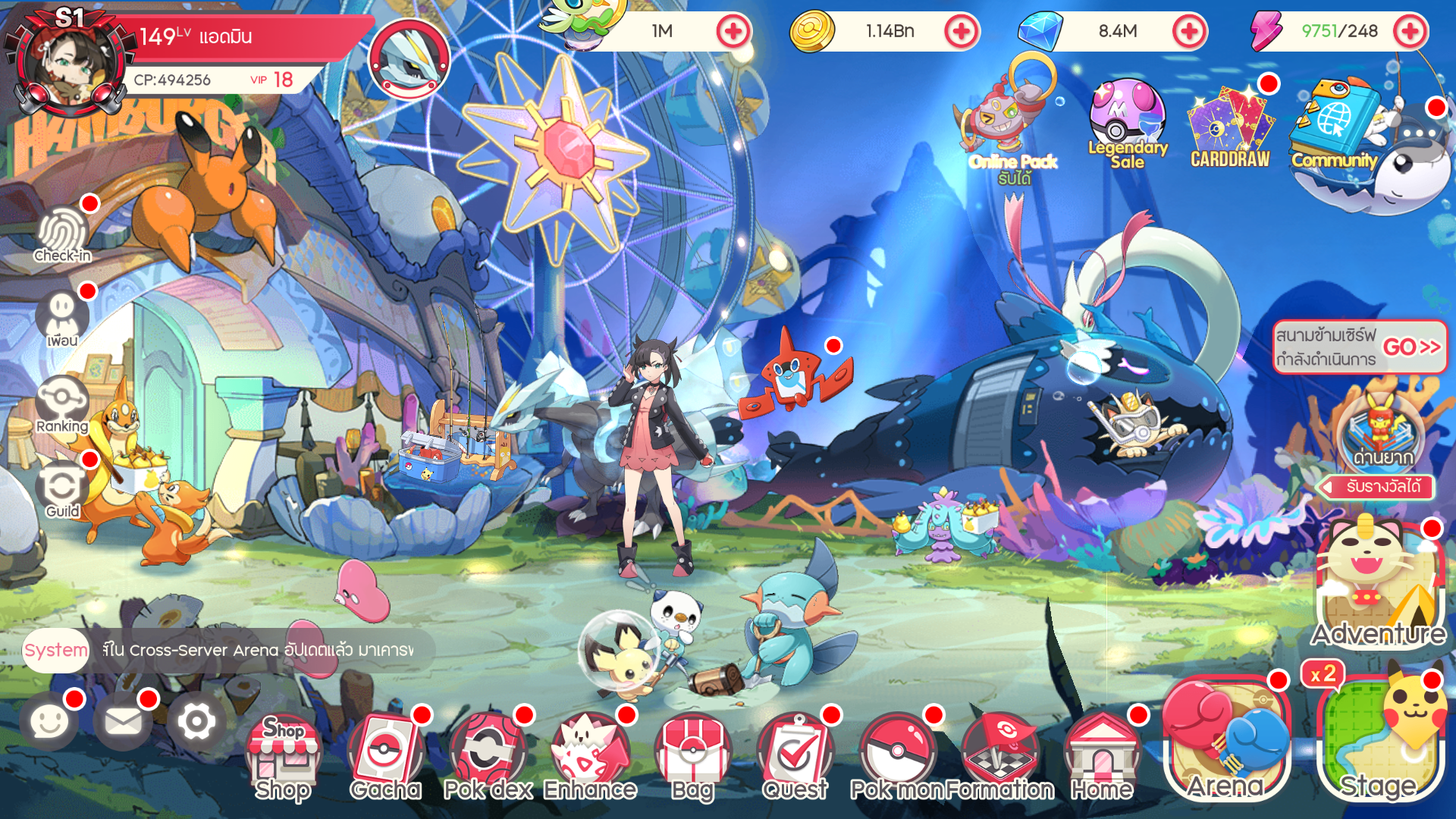Claim rewards via รับรางวัลได้ button
Image resolution: width=1456 pixels, height=819 pixels.
[1376, 489]
